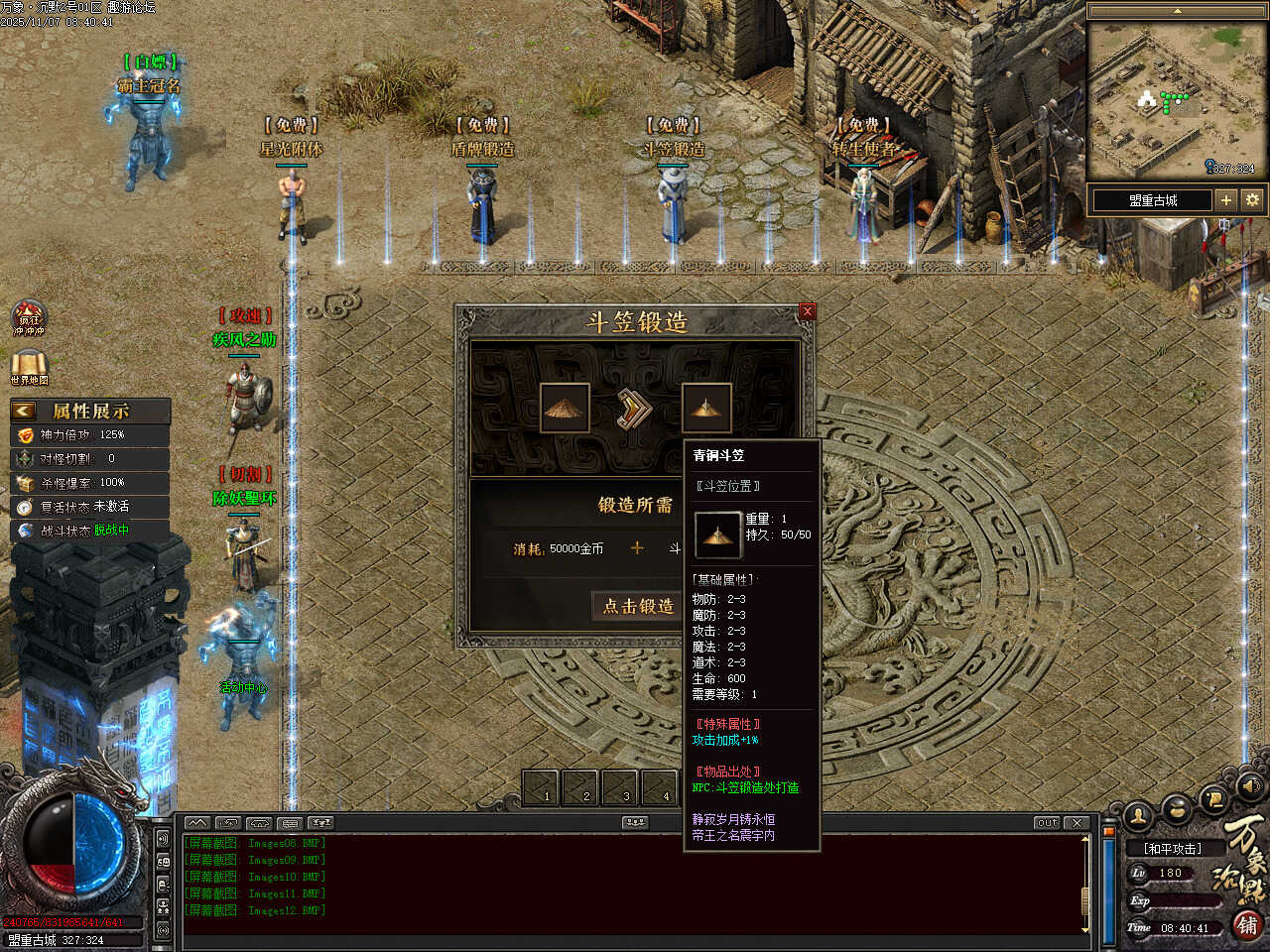Switch the 和平攻击 attack mode

coord(1172,849)
